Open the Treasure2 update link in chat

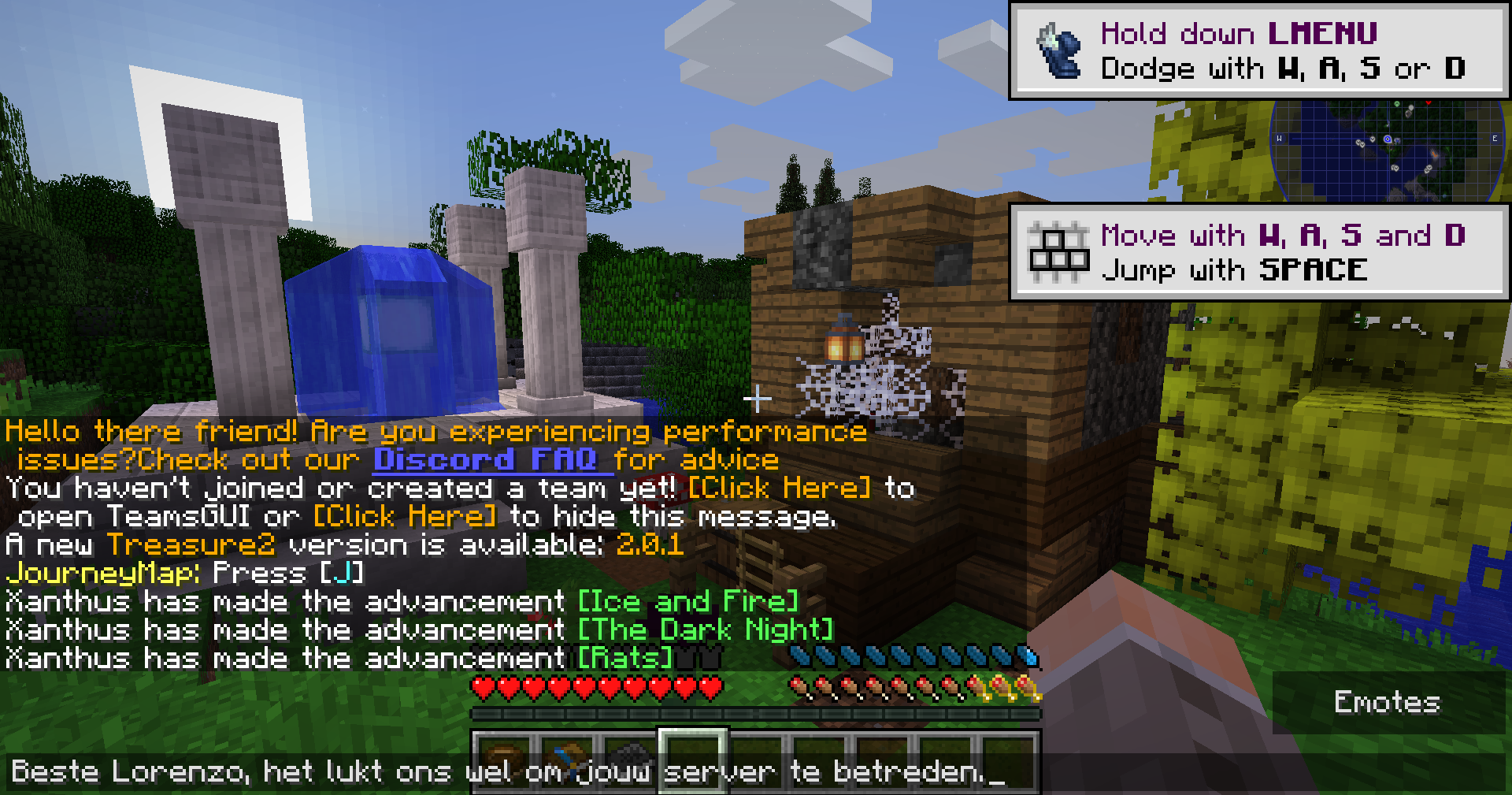(191, 545)
